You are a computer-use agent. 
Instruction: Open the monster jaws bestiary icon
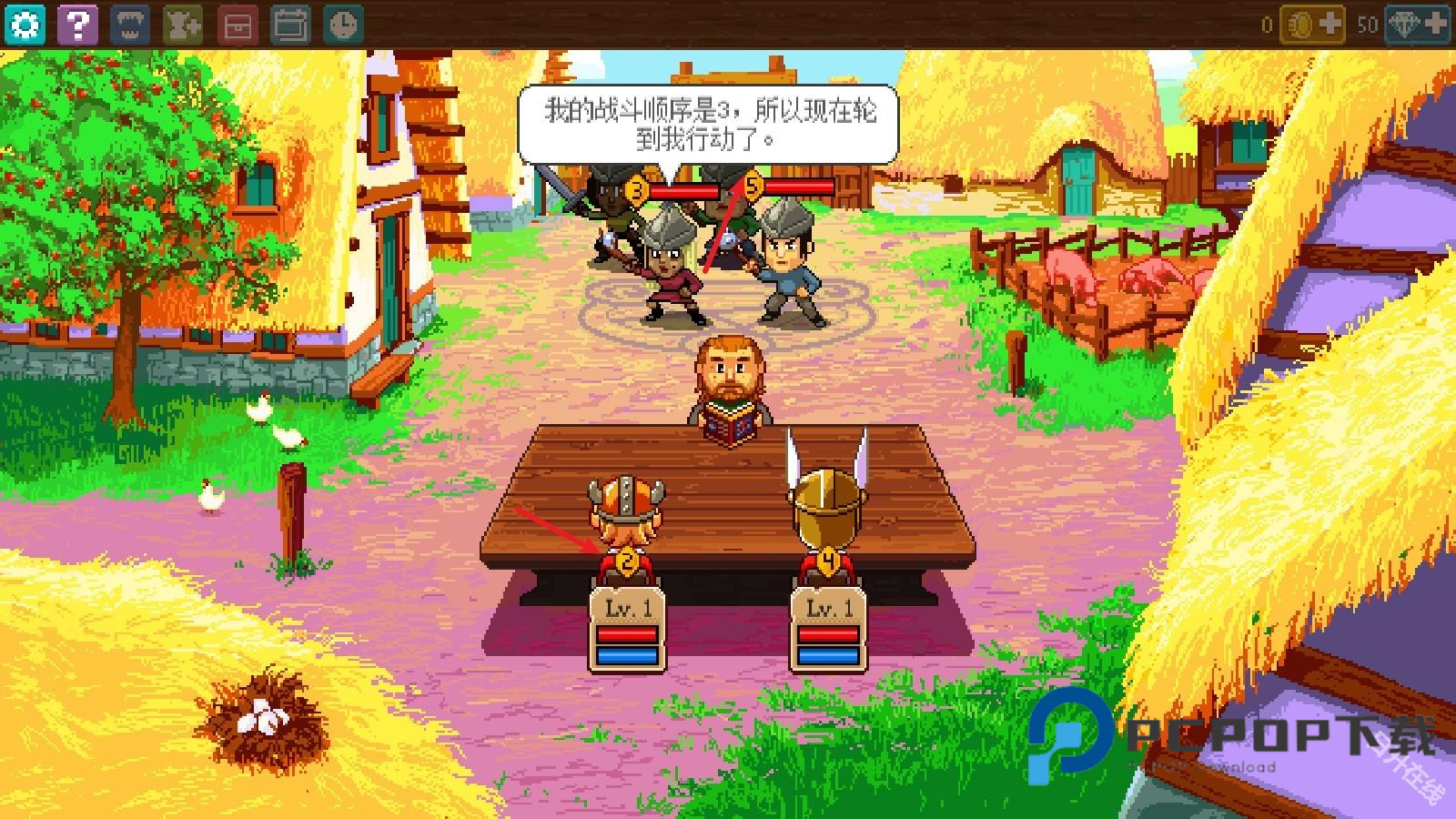130,25
